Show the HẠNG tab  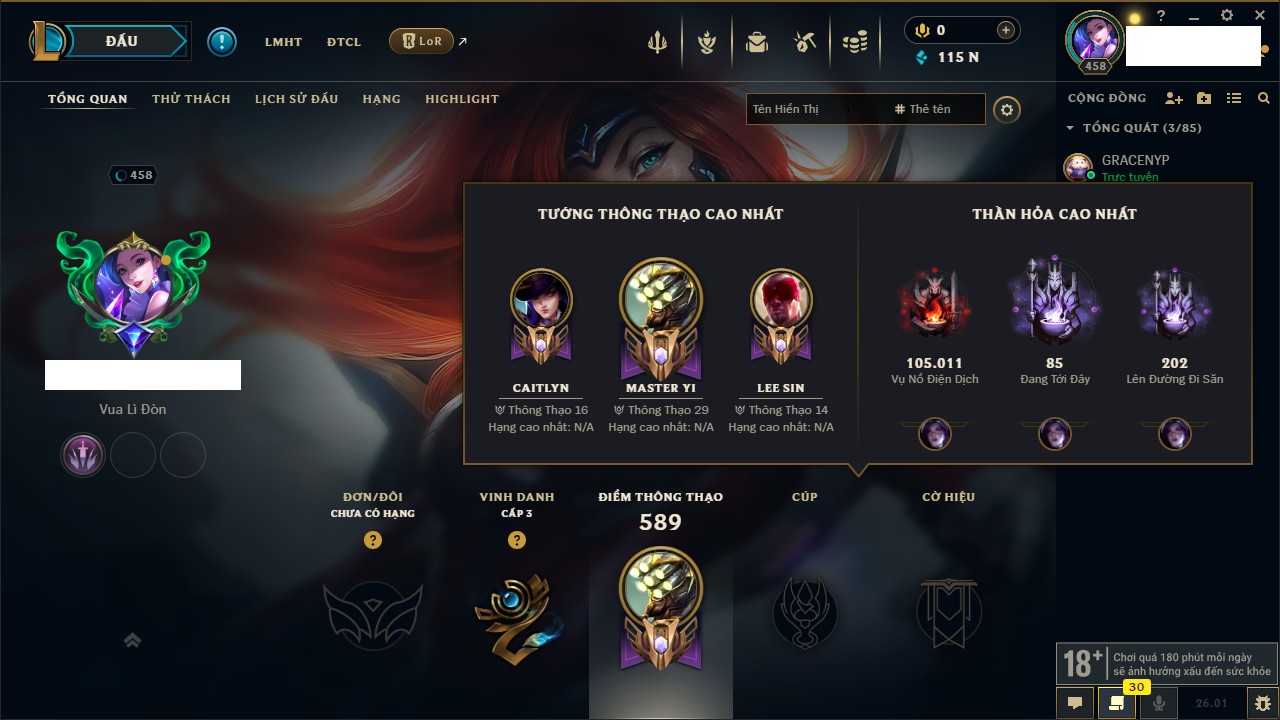tap(381, 99)
